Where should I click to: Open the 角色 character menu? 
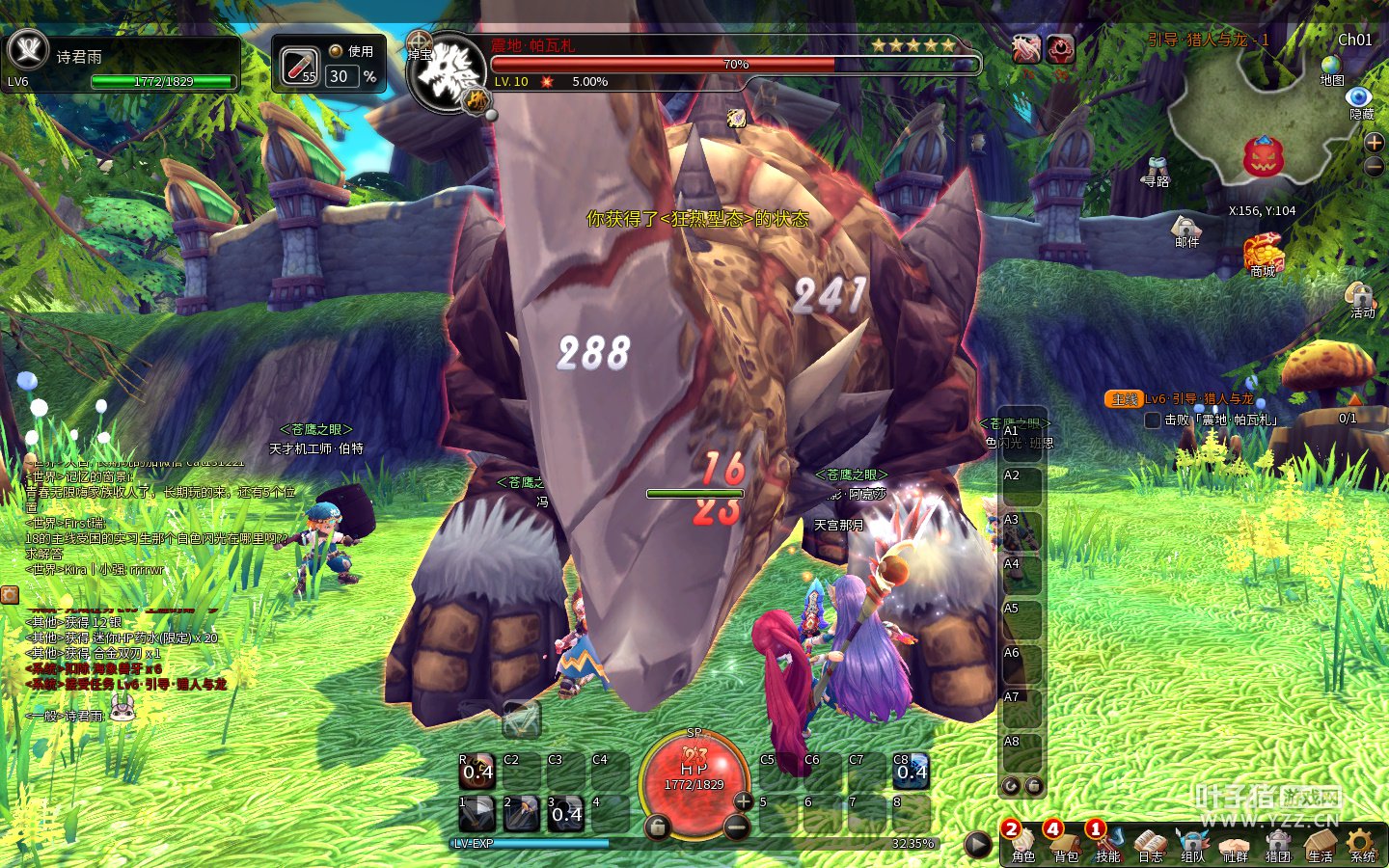(x=1022, y=843)
